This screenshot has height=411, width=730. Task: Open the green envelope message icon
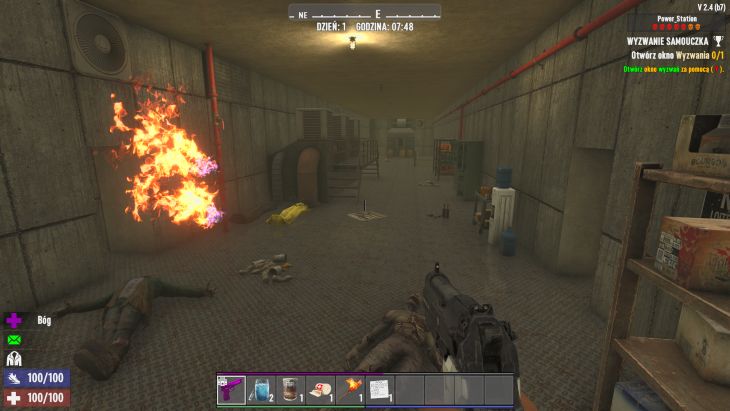14,340
